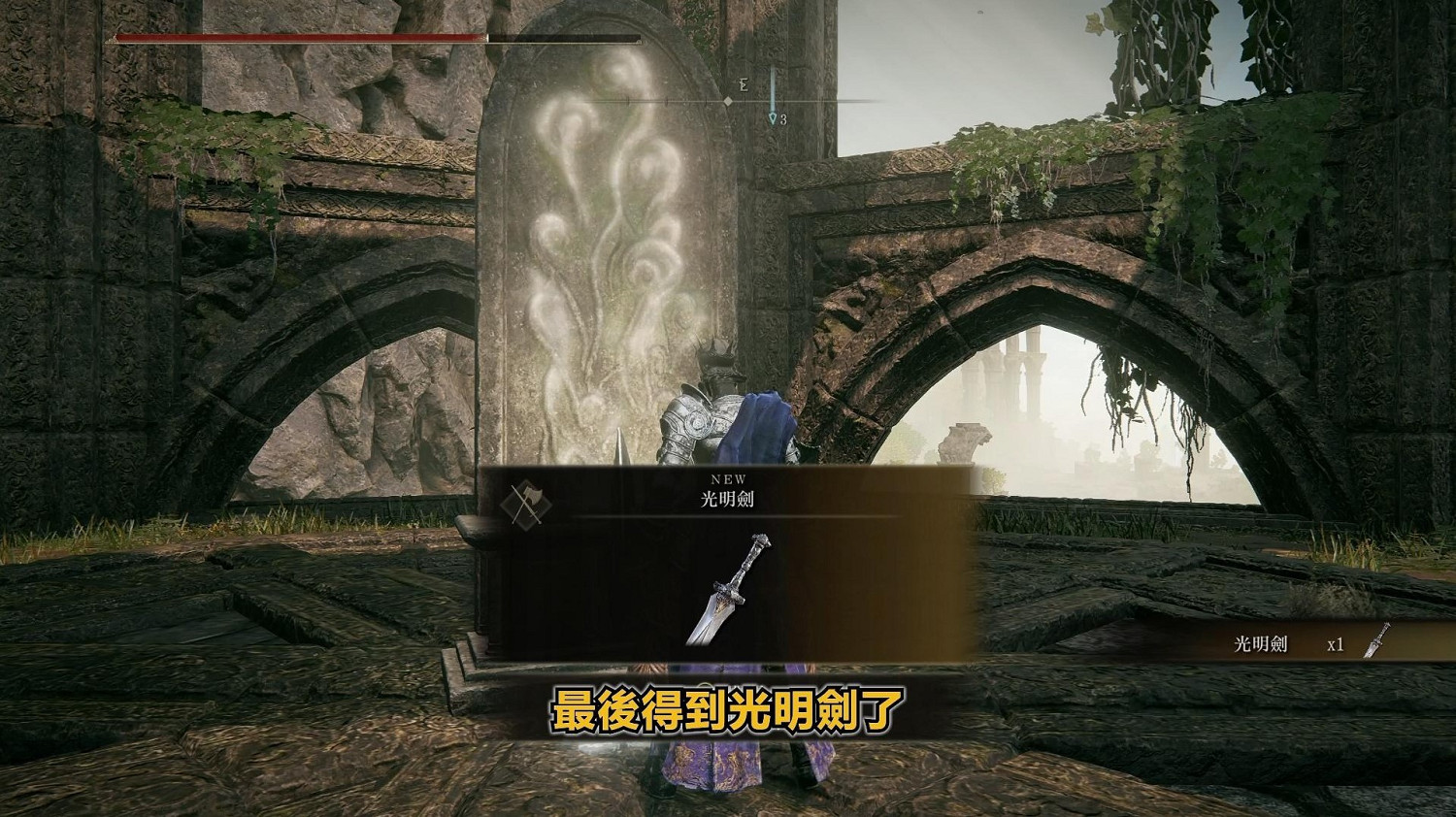Click the E cardinal direction letter on the compass bar

pos(744,85)
